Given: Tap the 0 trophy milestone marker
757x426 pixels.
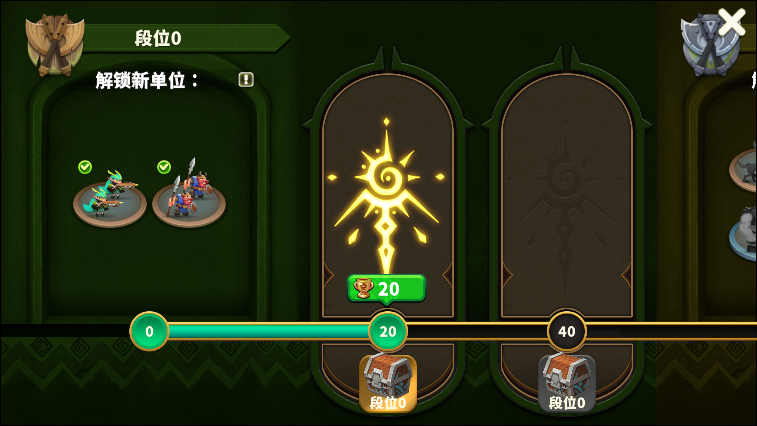Looking at the screenshot, I should tap(149, 331).
